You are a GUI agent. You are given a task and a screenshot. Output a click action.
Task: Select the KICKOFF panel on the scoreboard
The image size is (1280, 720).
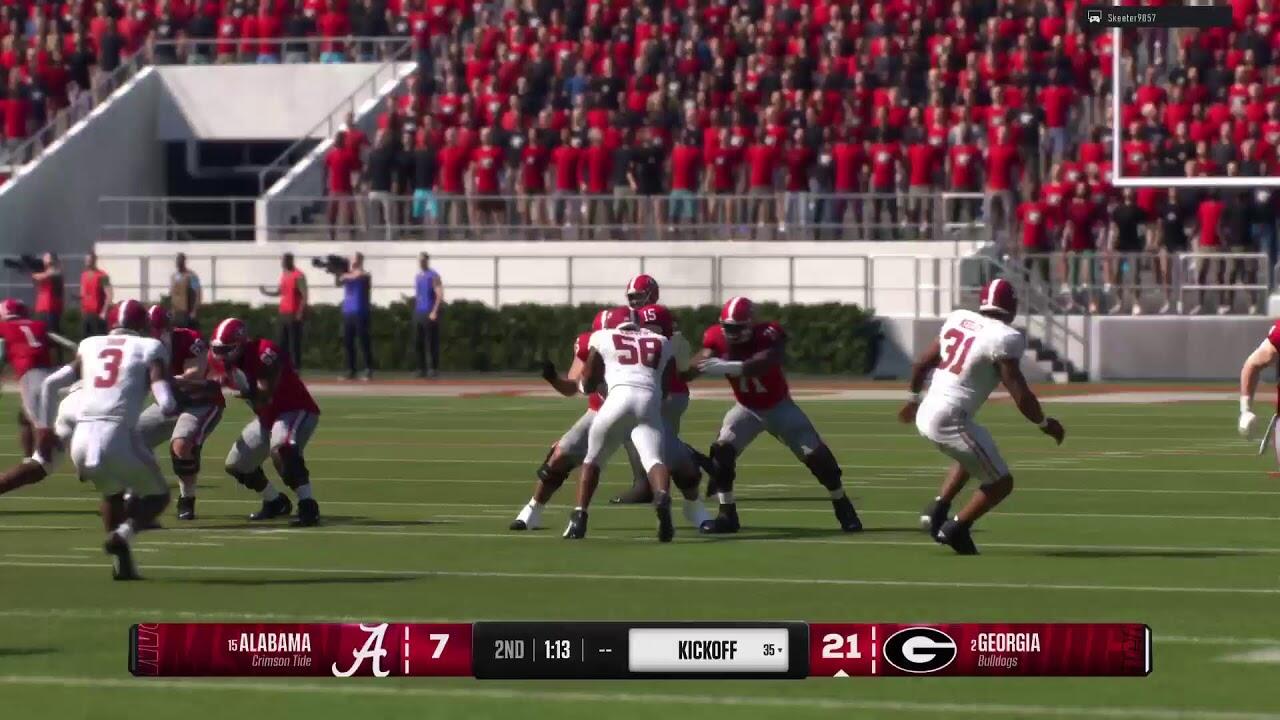click(x=708, y=650)
